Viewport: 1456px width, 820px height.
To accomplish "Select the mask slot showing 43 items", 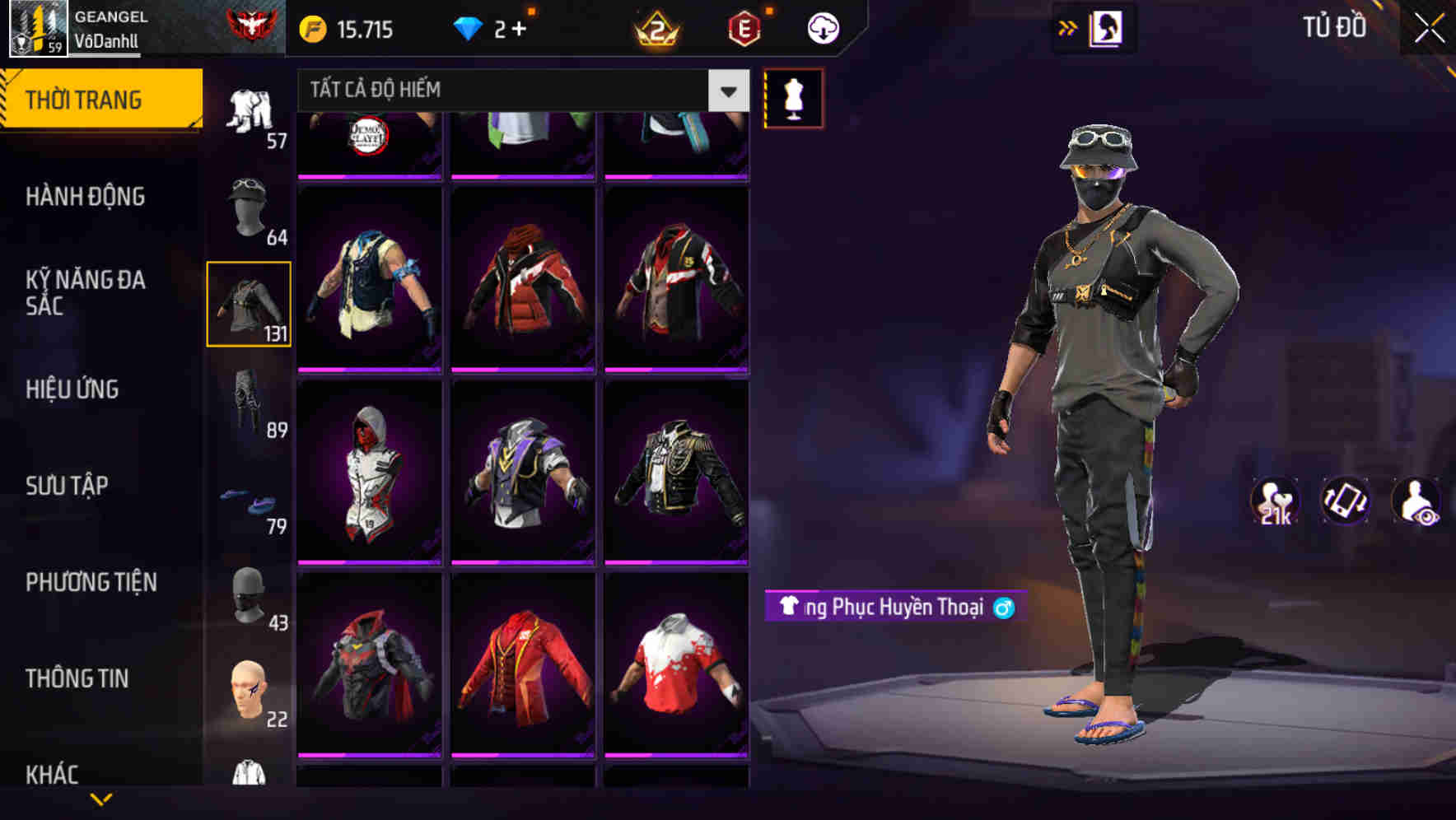I will pos(247,597).
